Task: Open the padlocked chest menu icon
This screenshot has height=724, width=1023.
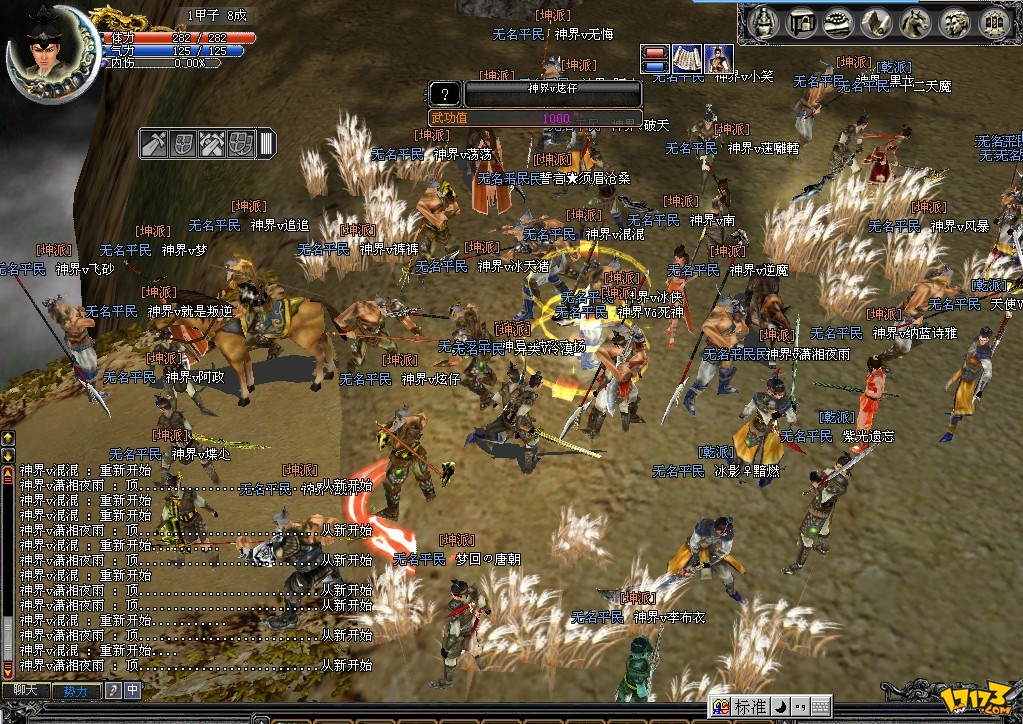Action: (x=802, y=21)
